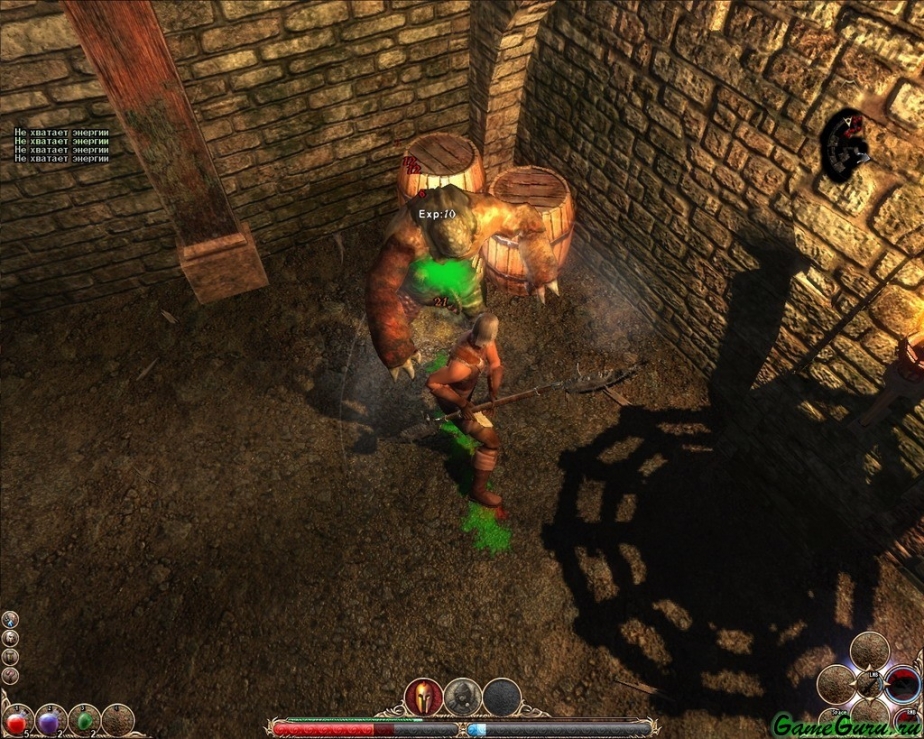
Task: Select the red Spartan helmet icon
Action: pos(423,696)
